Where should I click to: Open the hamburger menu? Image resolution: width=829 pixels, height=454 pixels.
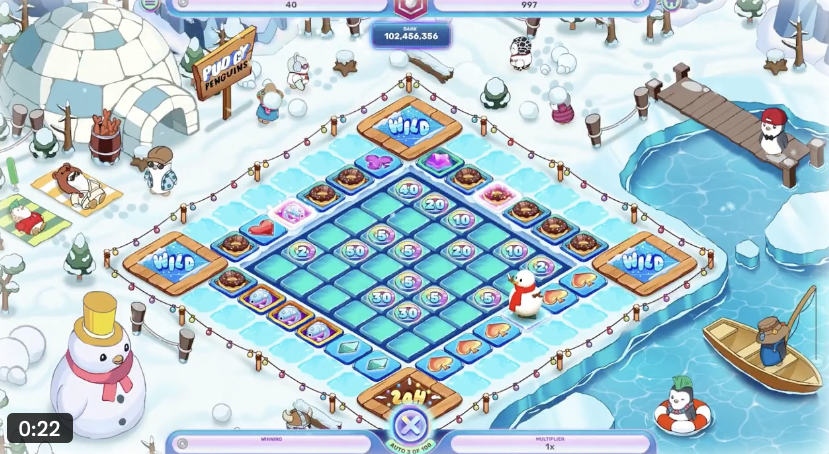pyautogui.click(x=150, y=4)
